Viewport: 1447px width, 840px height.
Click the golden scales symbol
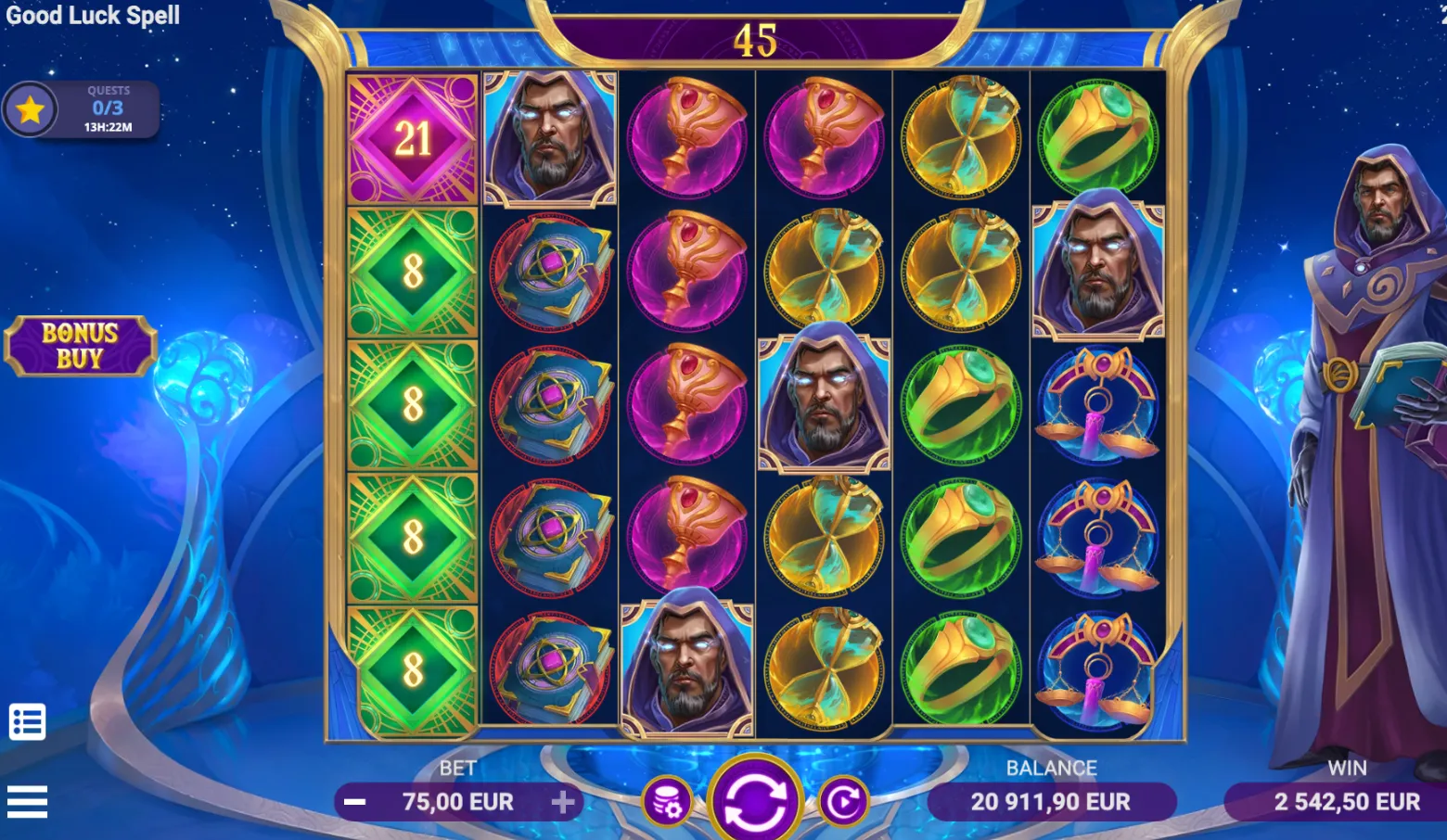click(1099, 403)
